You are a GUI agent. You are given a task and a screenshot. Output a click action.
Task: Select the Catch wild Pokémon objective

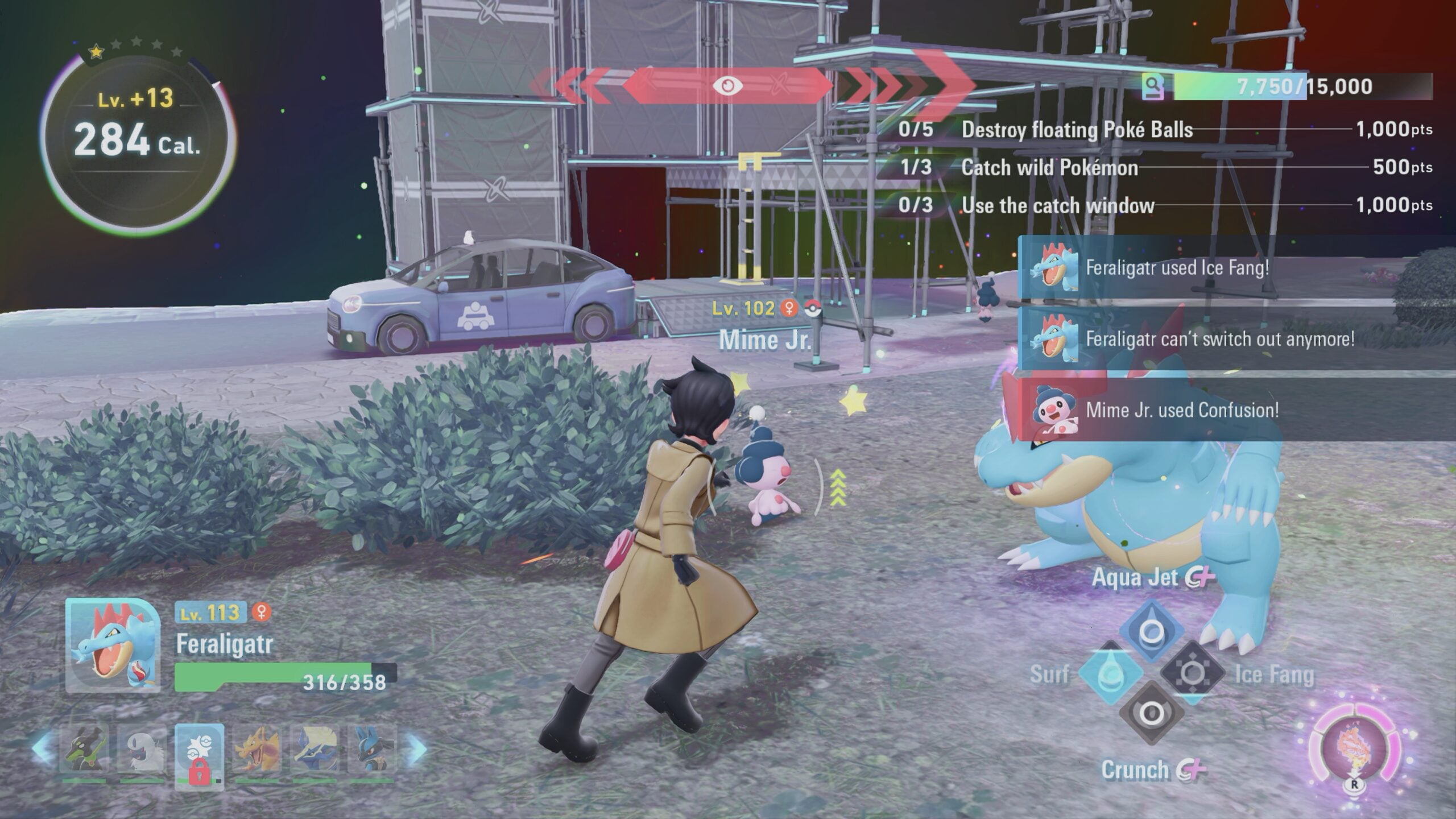click(1049, 167)
